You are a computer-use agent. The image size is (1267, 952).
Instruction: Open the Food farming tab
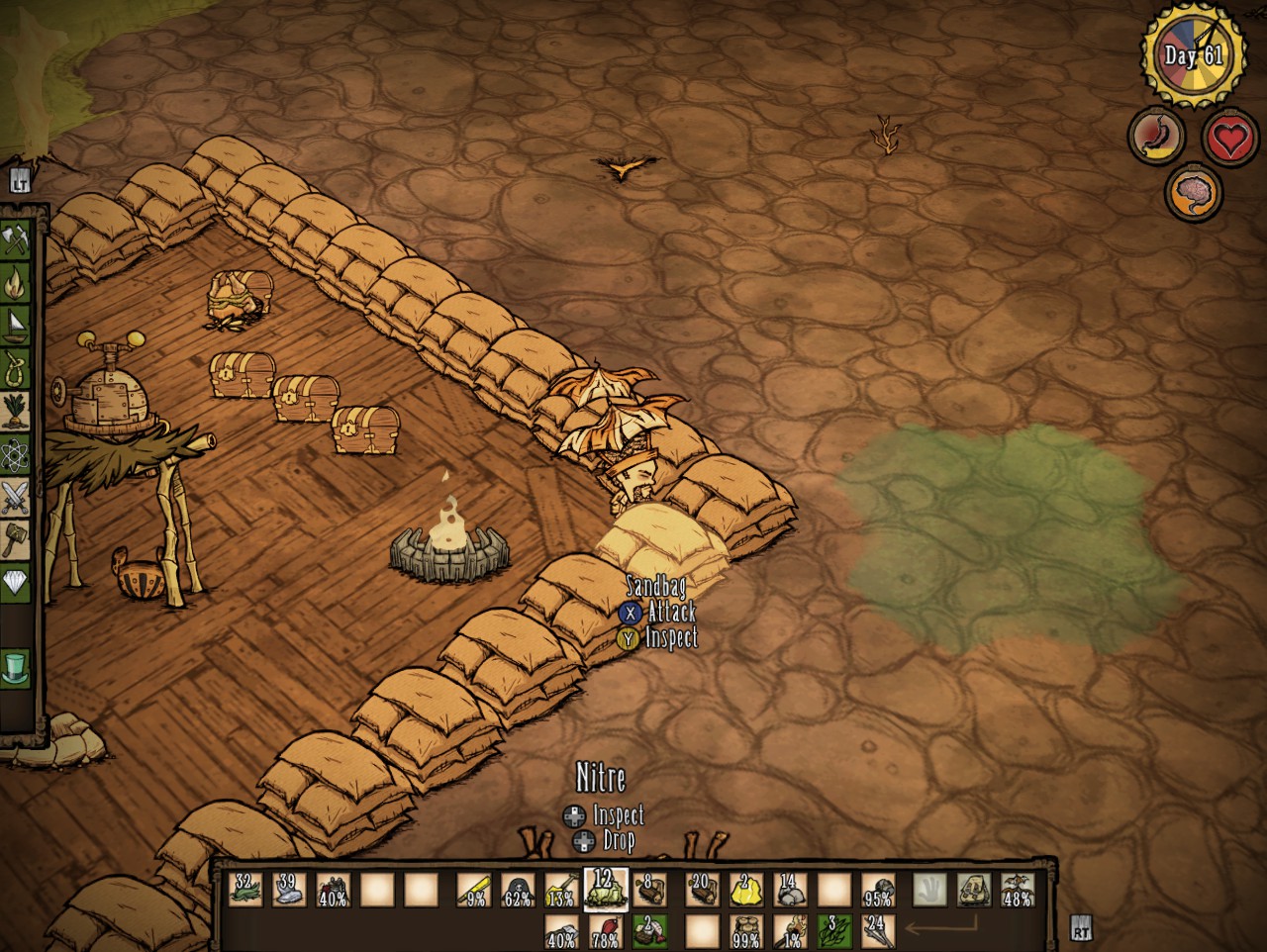point(16,411)
